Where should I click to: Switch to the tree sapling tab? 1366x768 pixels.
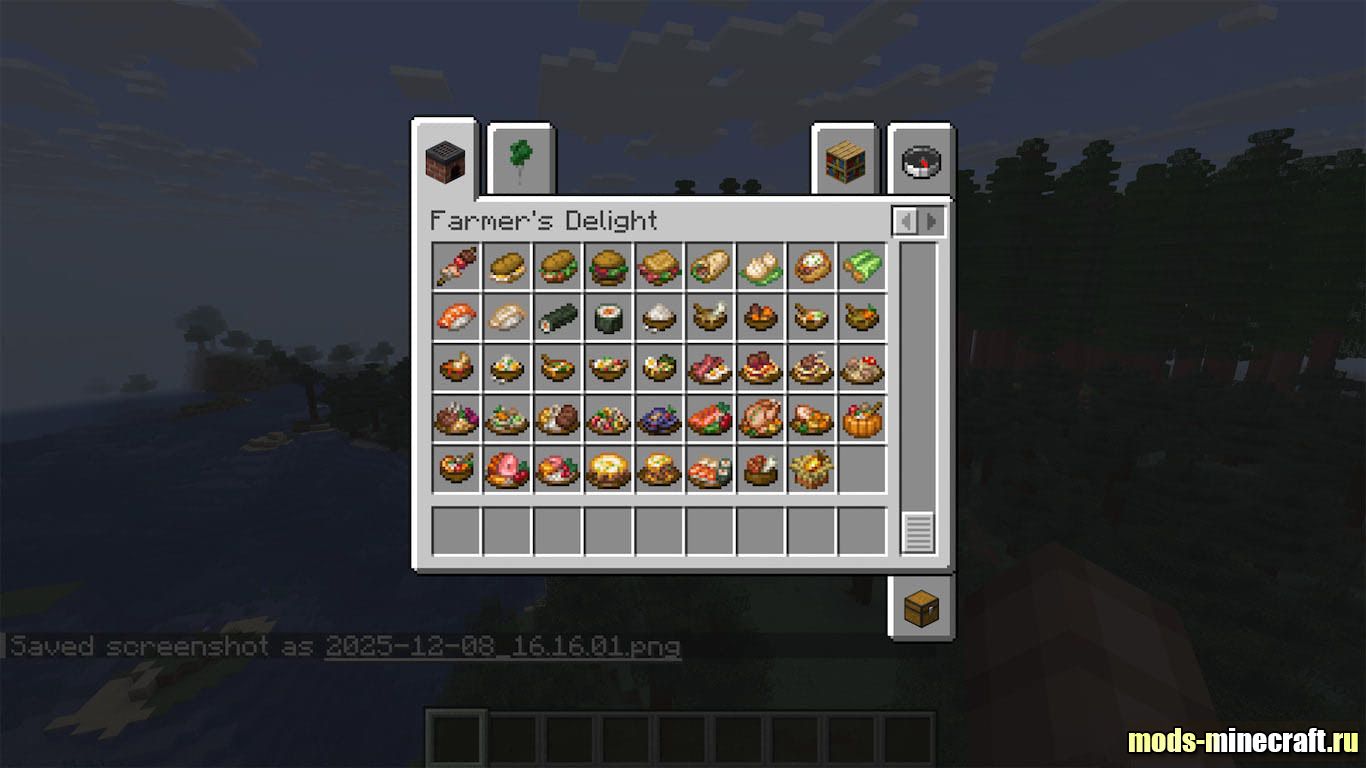tap(520, 160)
